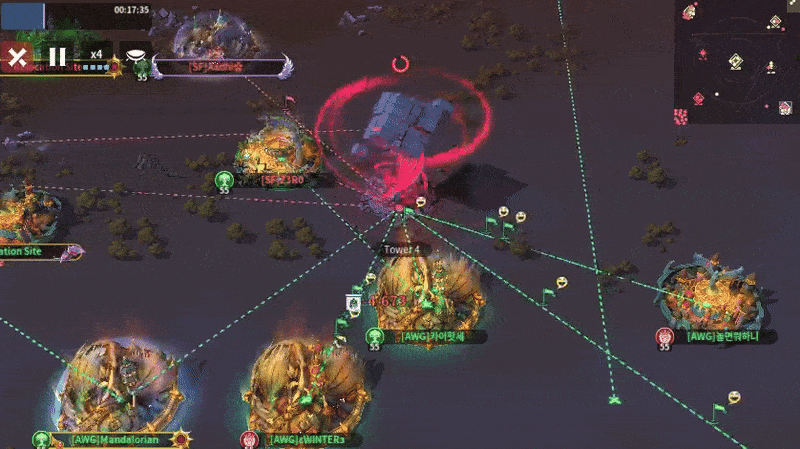Close the battle replay with the X button
The width and height of the screenshot is (800, 449).
click(x=17, y=56)
